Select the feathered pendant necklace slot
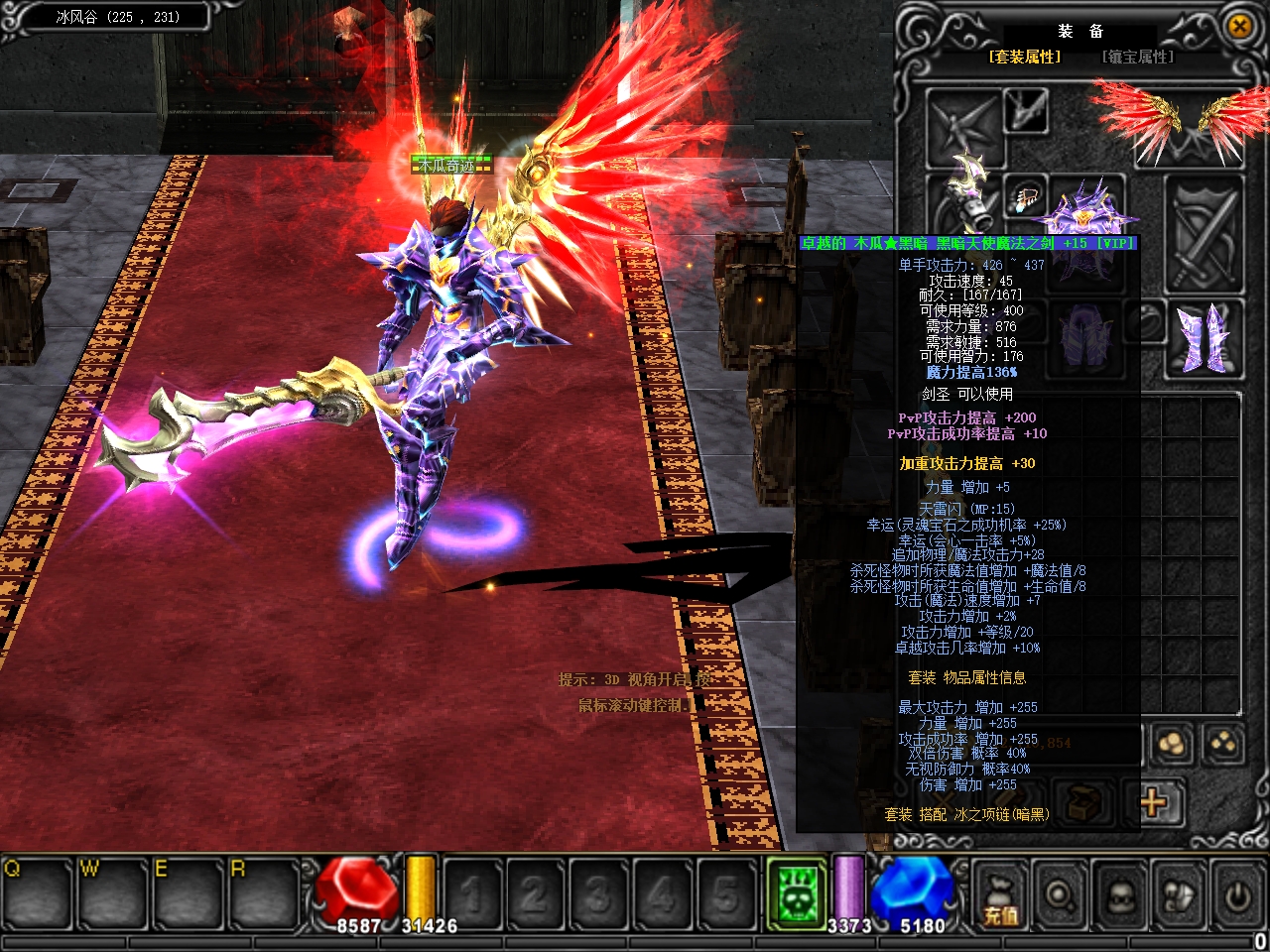 point(1027,196)
